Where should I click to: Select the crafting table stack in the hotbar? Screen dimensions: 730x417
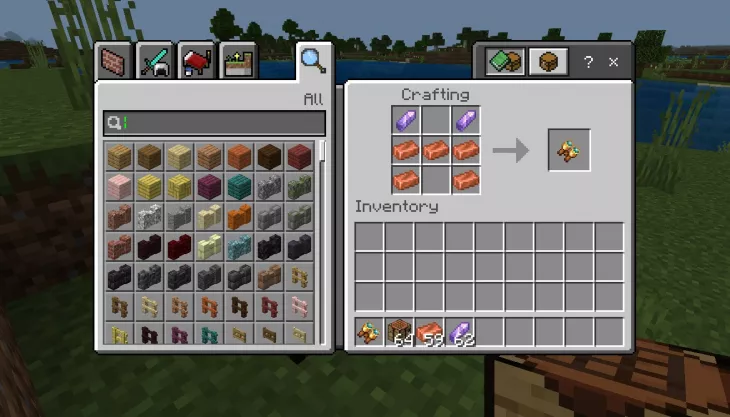[400, 331]
